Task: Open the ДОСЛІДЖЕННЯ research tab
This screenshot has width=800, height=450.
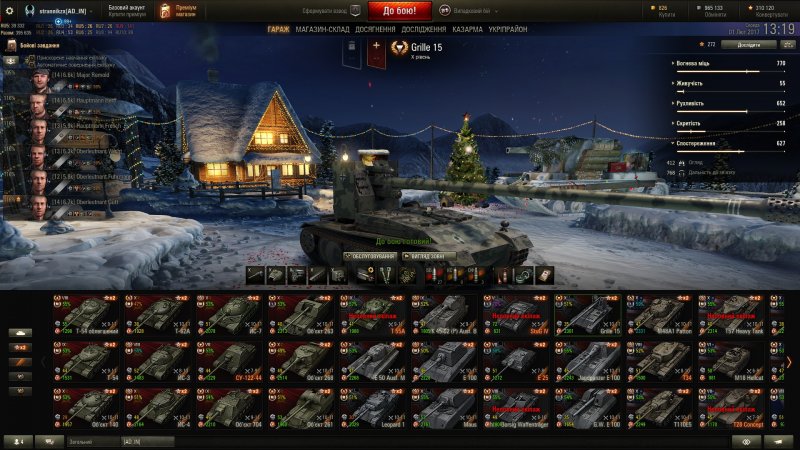Action: pos(424,30)
